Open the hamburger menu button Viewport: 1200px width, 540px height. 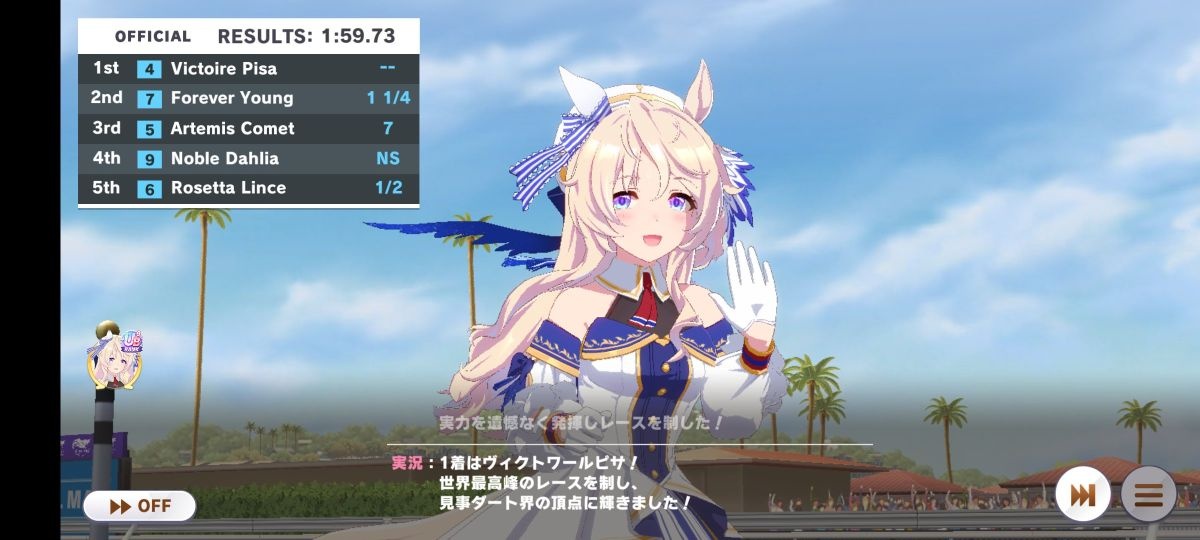pos(1148,494)
